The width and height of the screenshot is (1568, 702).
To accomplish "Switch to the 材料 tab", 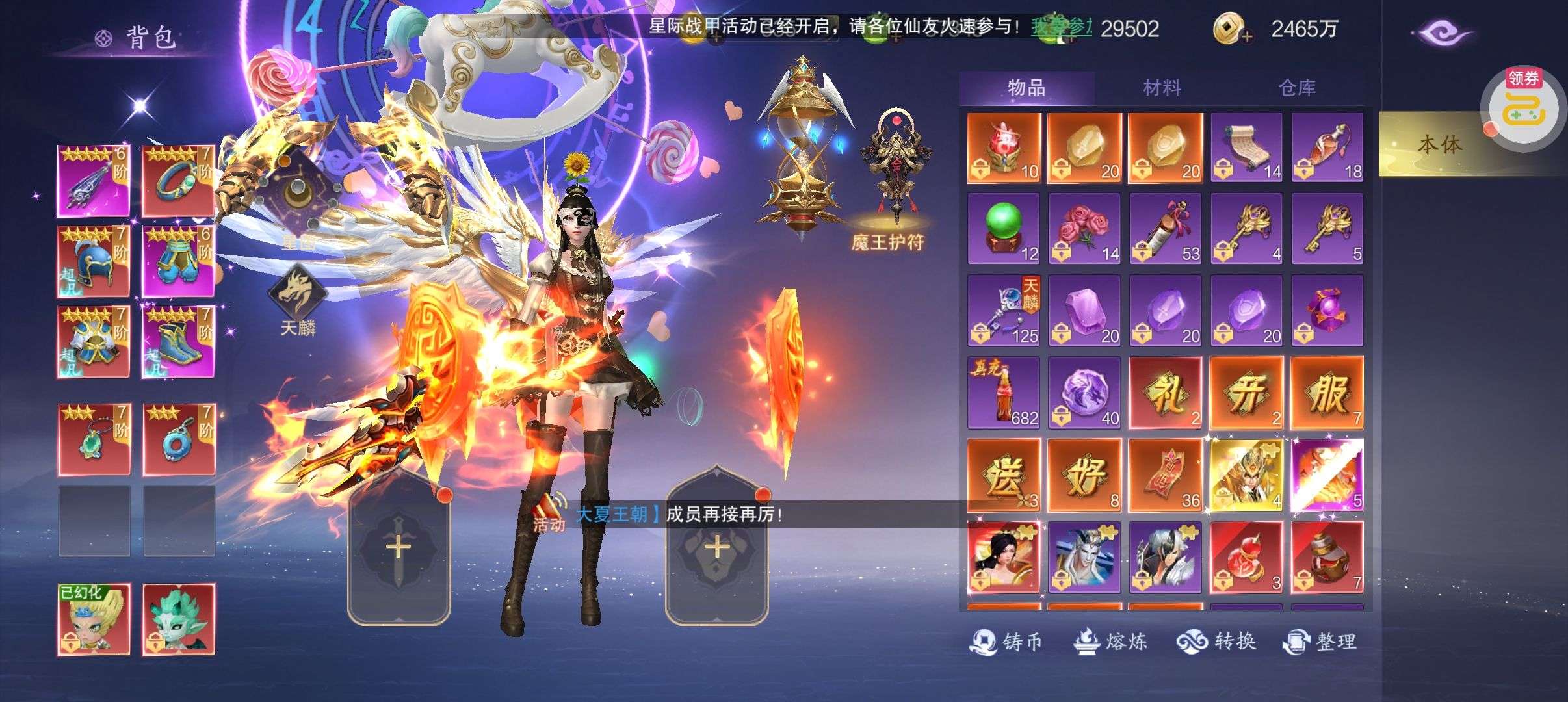I will tap(1162, 88).
